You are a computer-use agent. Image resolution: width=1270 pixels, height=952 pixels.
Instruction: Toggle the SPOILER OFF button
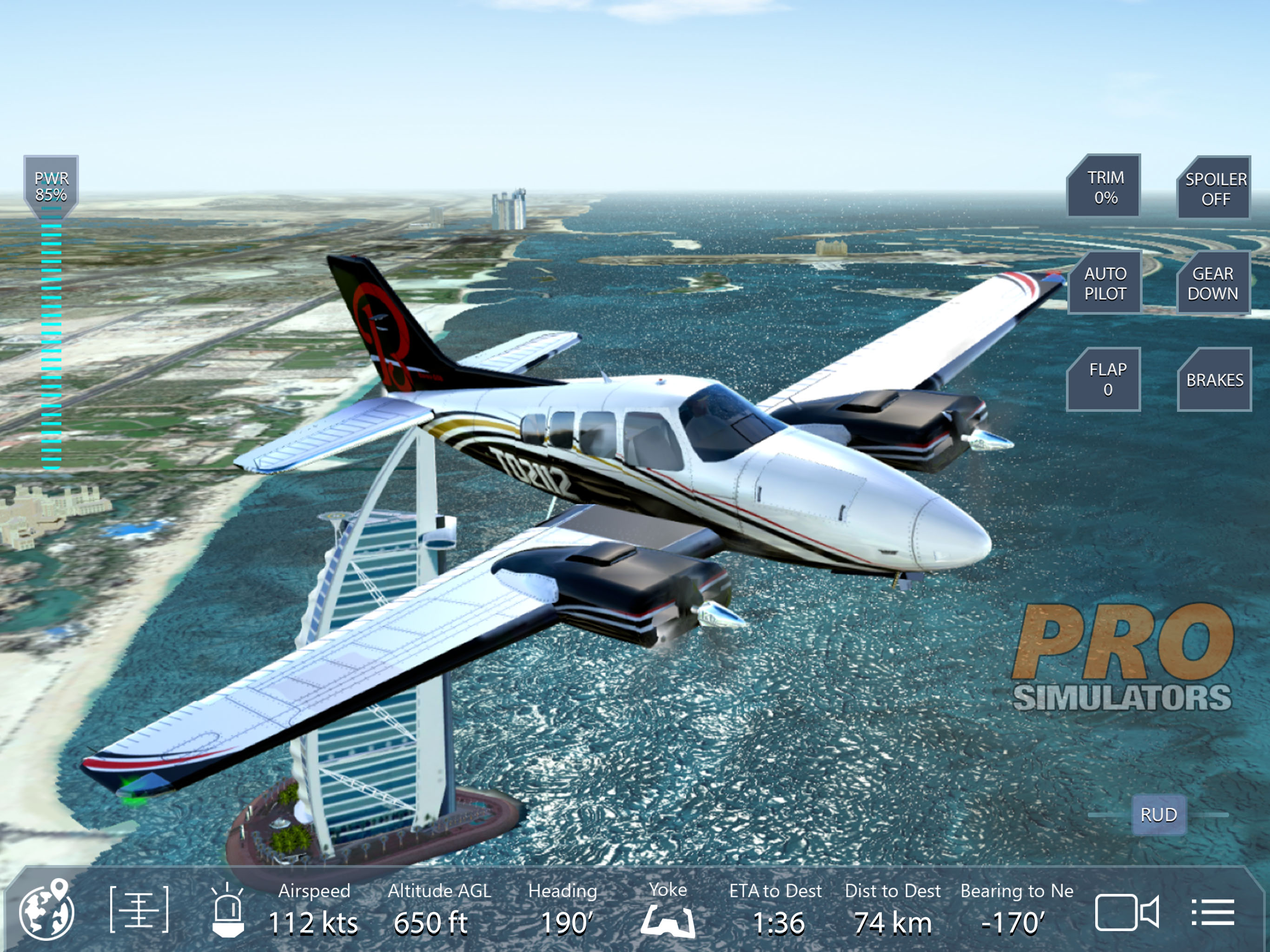coord(1215,189)
